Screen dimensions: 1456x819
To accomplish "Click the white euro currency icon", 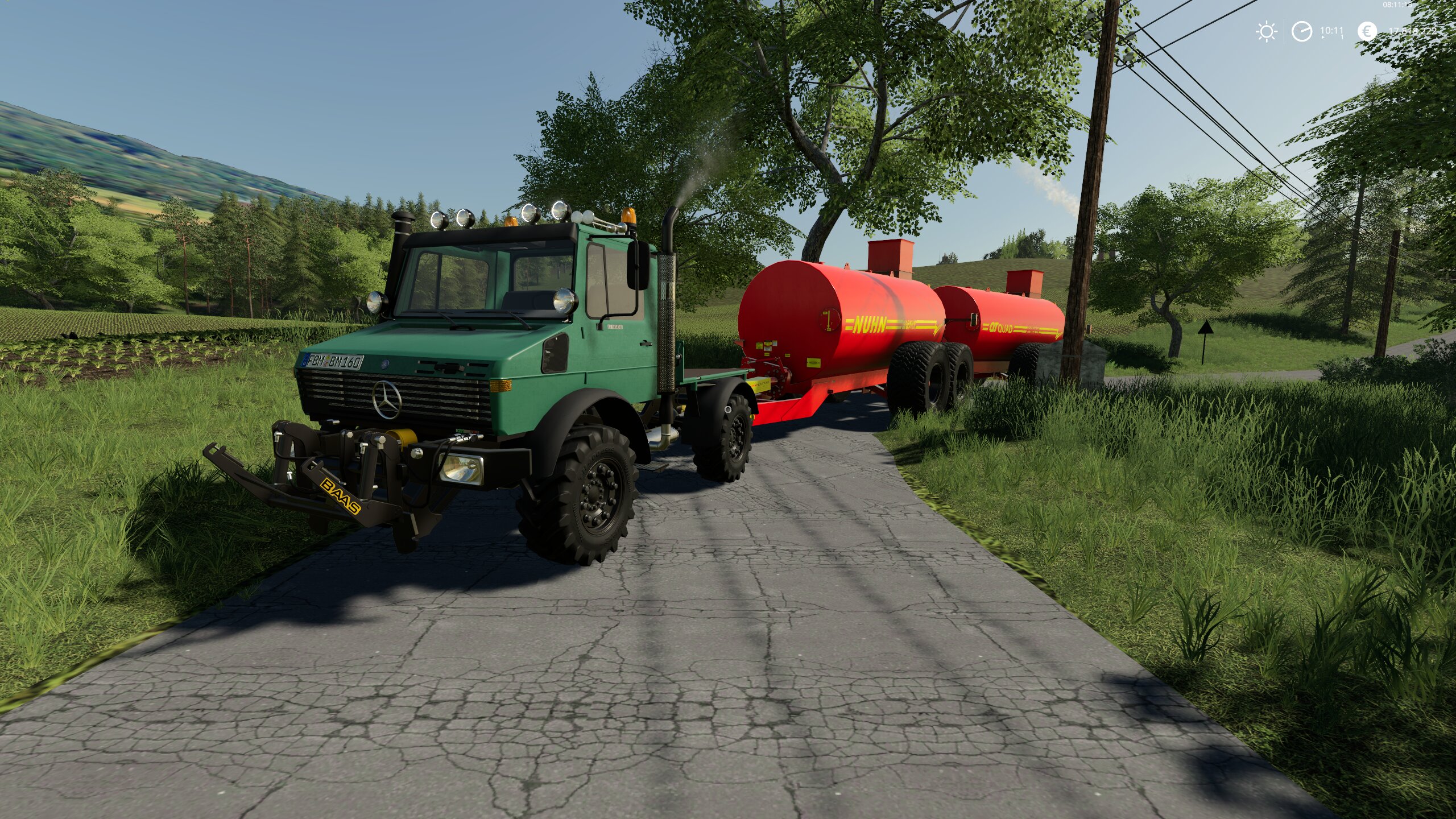I will click(x=1367, y=31).
